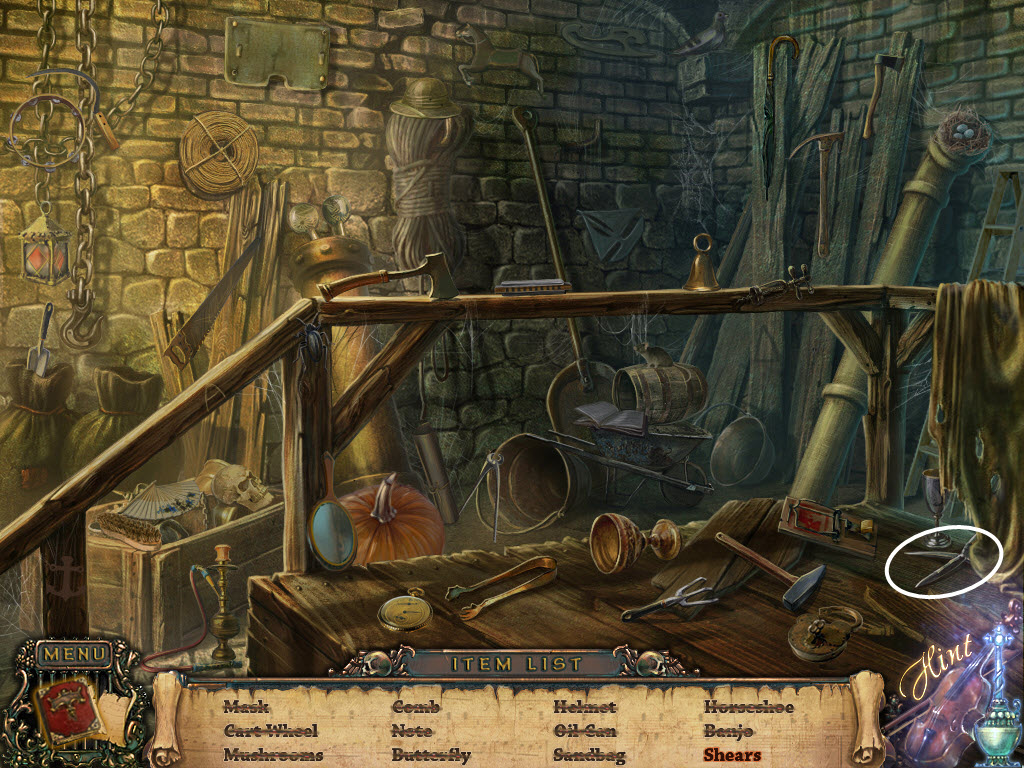Image resolution: width=1024 pixels, height=768 pixels.
Task: Select the Shears entry in item list
Action: [731, 754]
